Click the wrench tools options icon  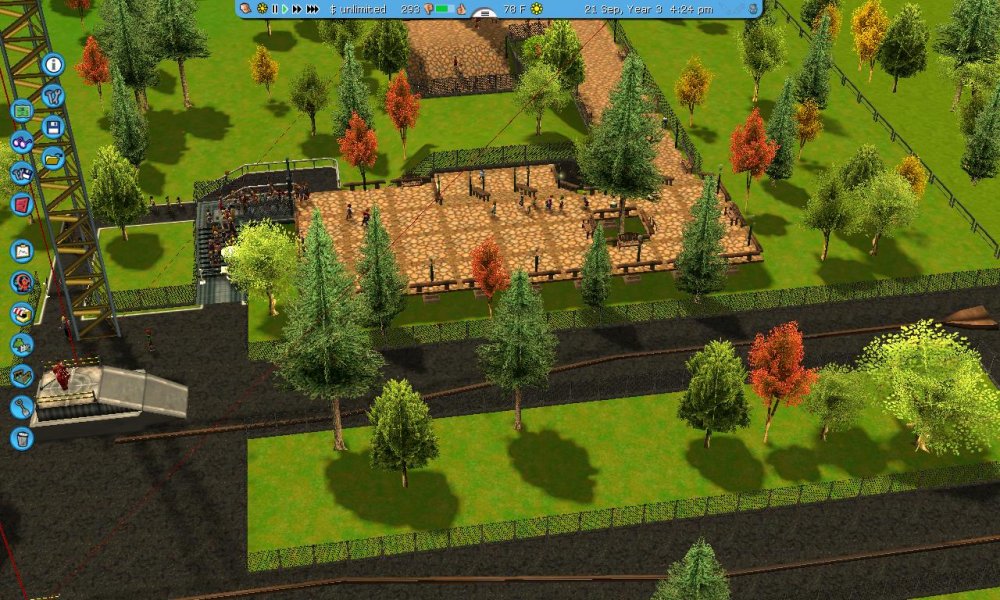(53, 96)
